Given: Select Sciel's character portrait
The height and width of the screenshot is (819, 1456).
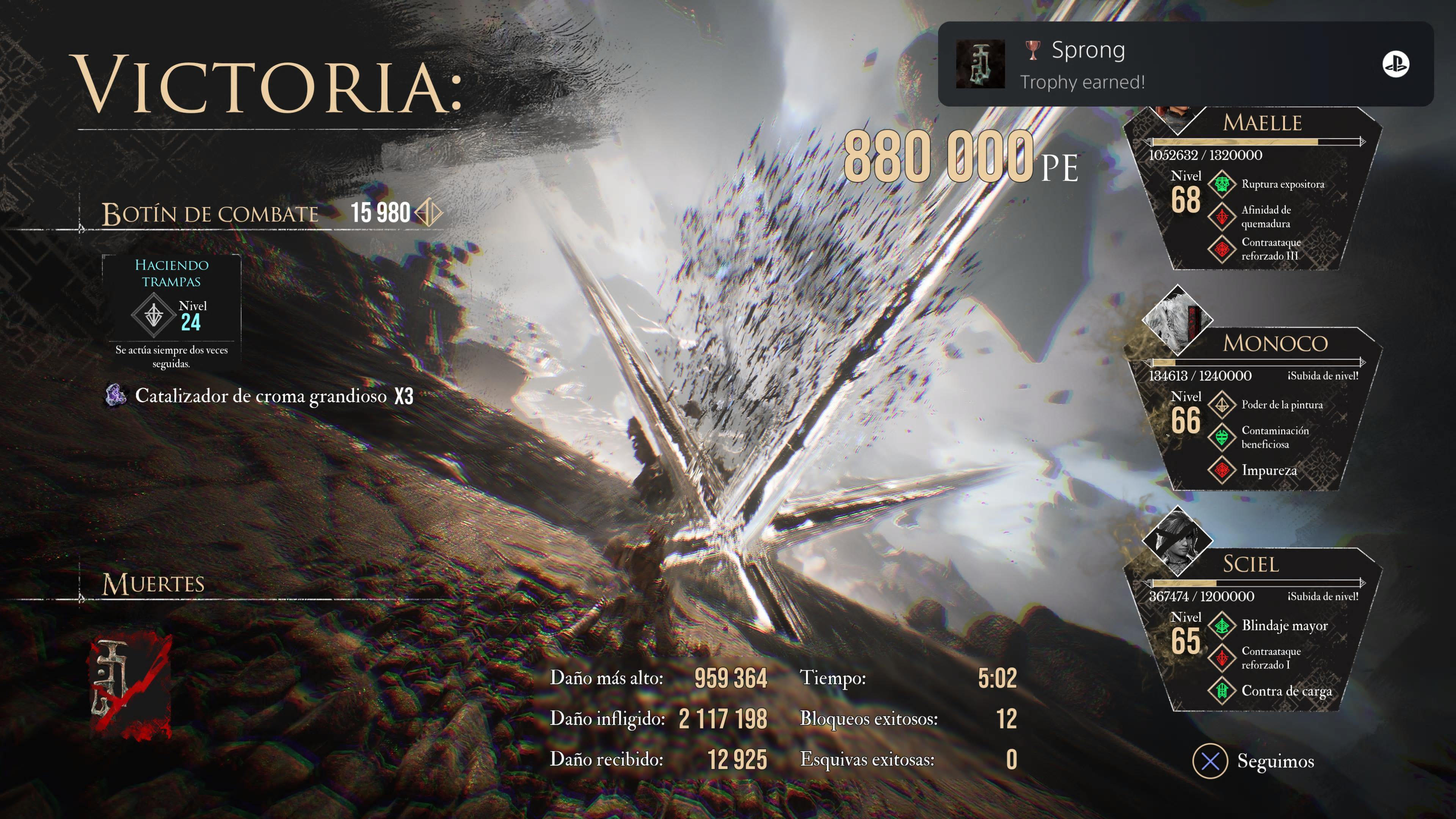Looking at the screenshot, I should (1177, 540).
